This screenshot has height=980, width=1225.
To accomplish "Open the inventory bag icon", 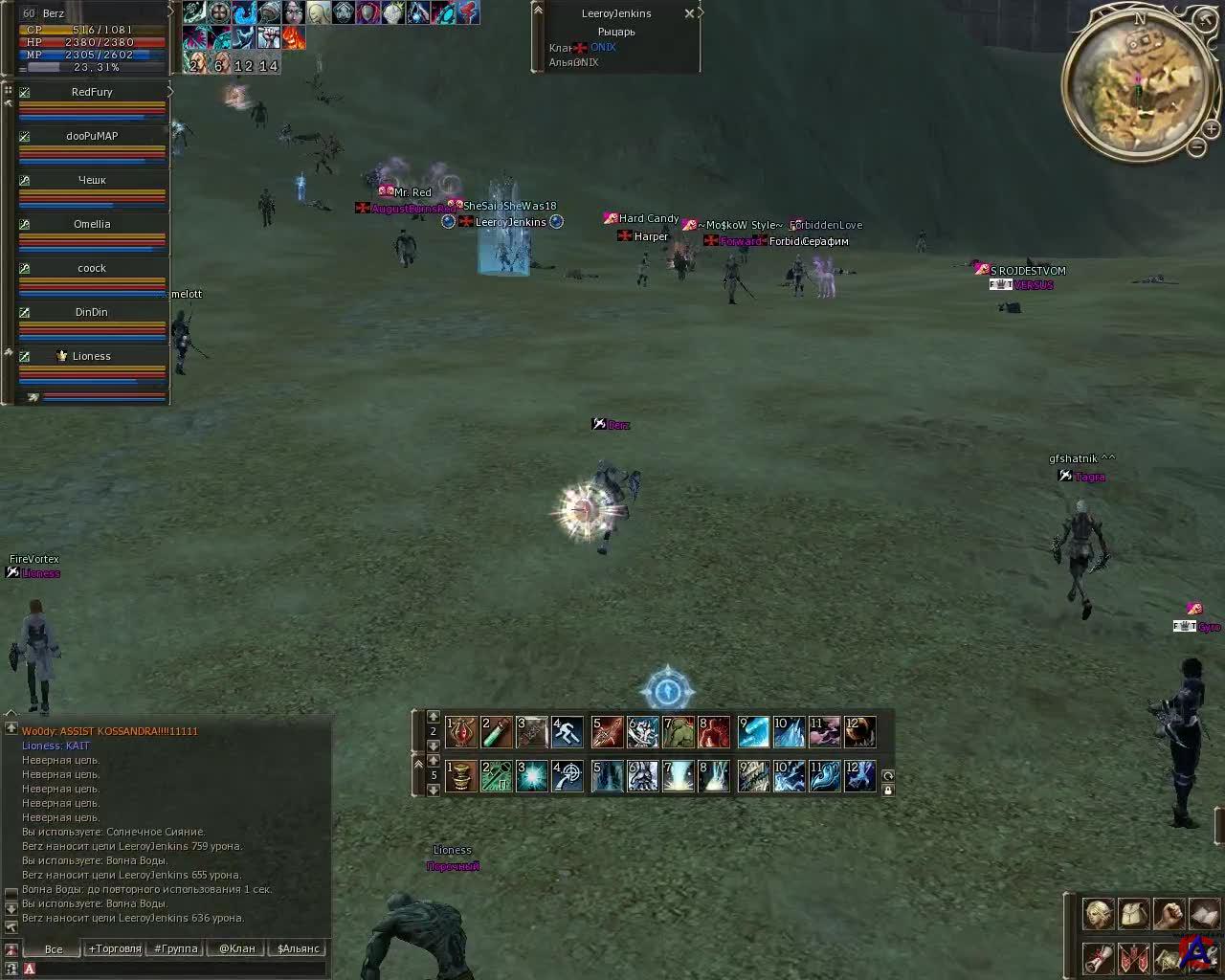I will point(1134,914).
